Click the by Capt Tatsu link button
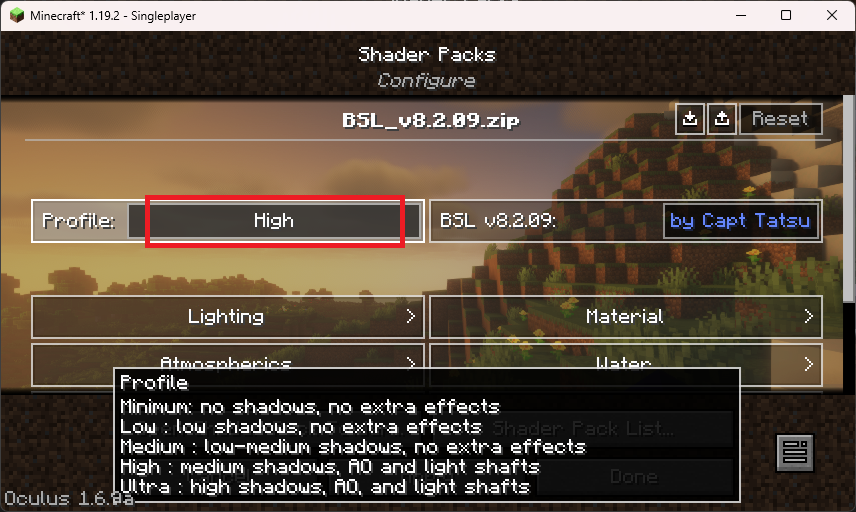 [741, 221]
